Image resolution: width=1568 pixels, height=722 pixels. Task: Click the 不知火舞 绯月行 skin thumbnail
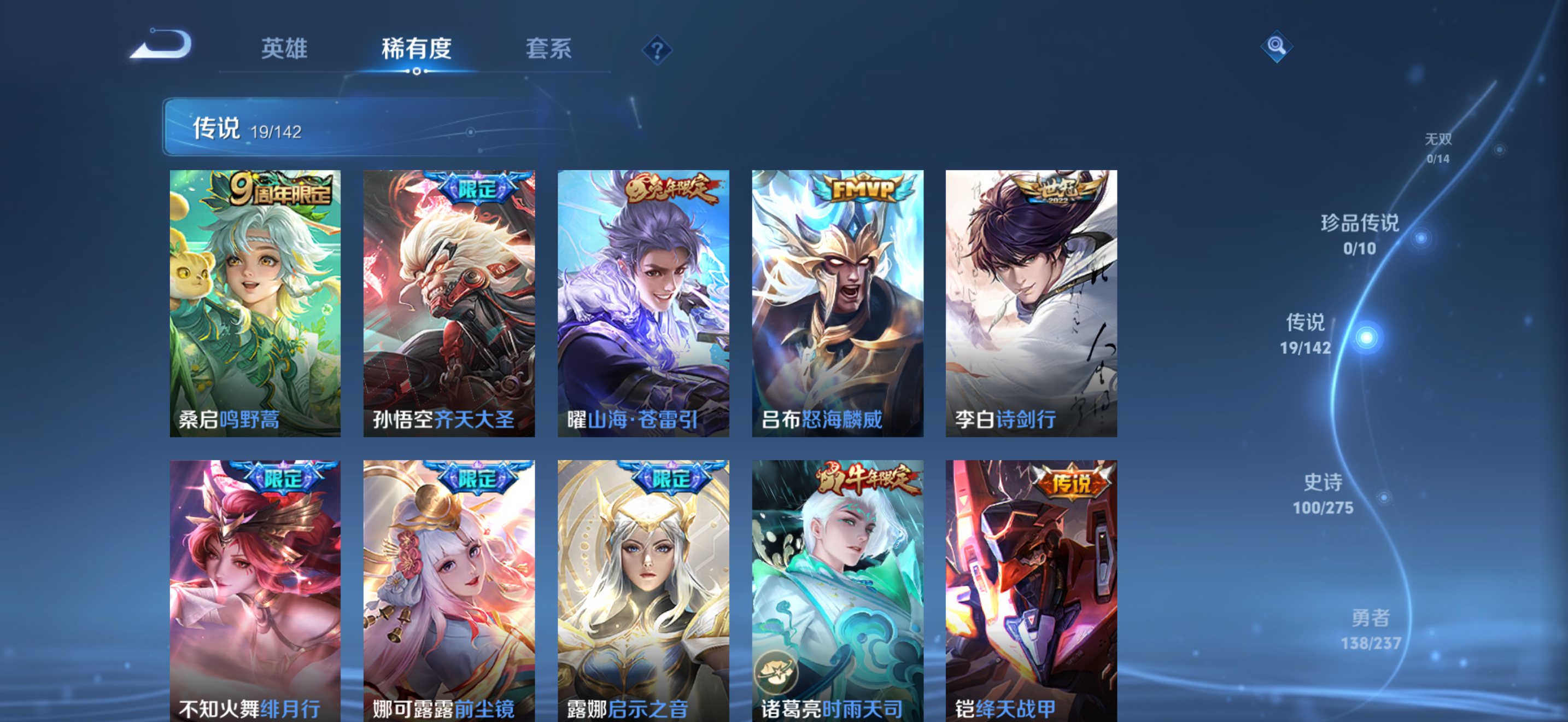pyautogui.click(x=255, y=591)
